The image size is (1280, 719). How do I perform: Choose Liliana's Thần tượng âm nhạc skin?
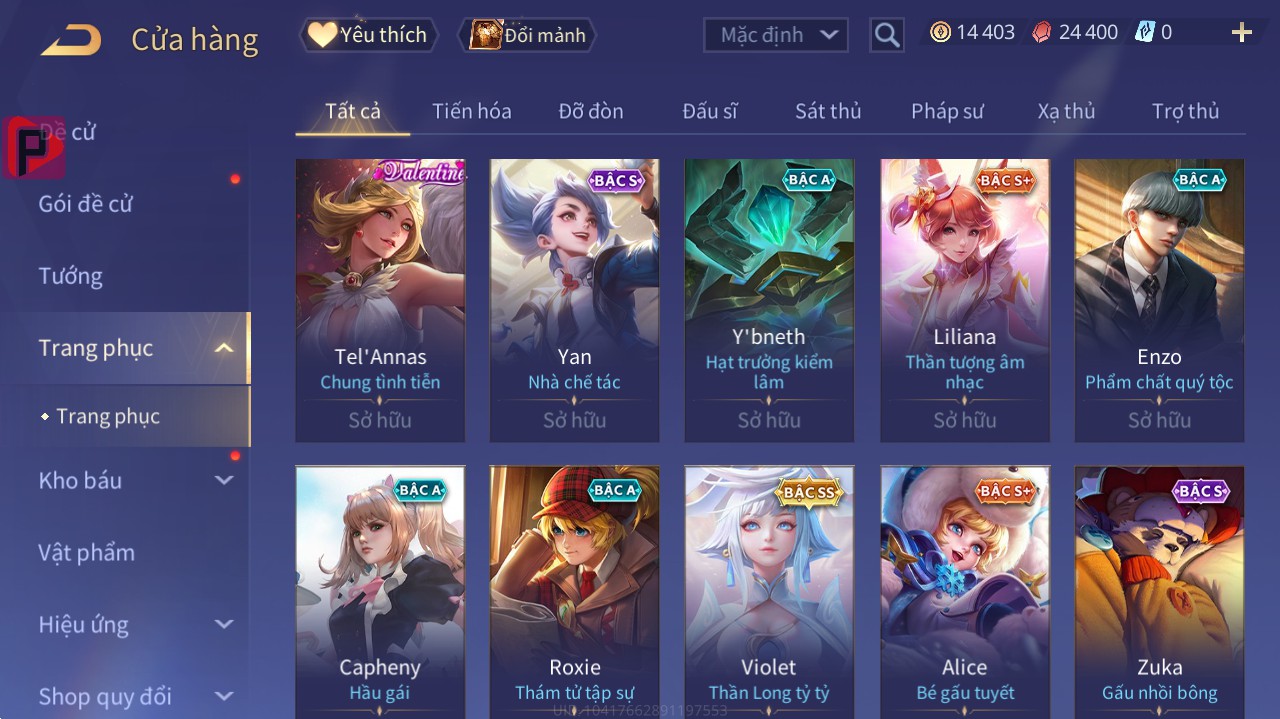click(965, 299)
